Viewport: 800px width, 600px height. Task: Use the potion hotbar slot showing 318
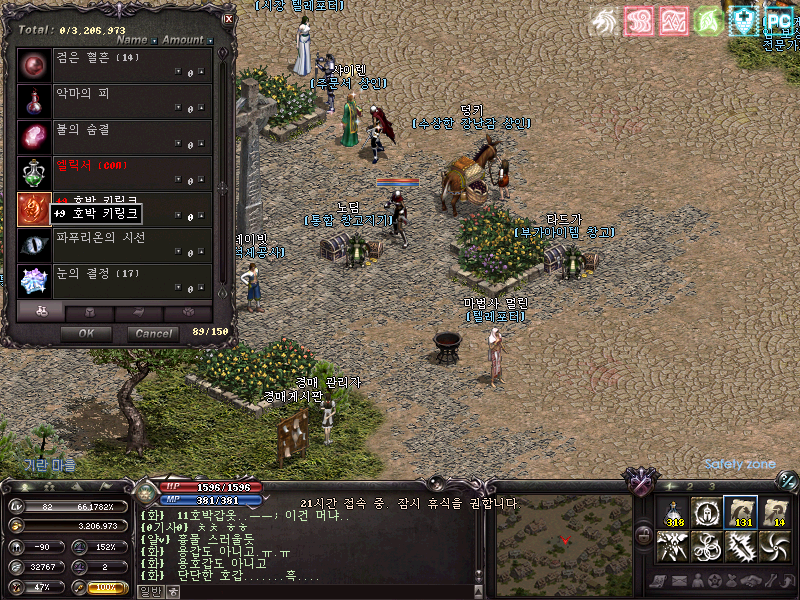pyautogui.click(x=675, y=512)
